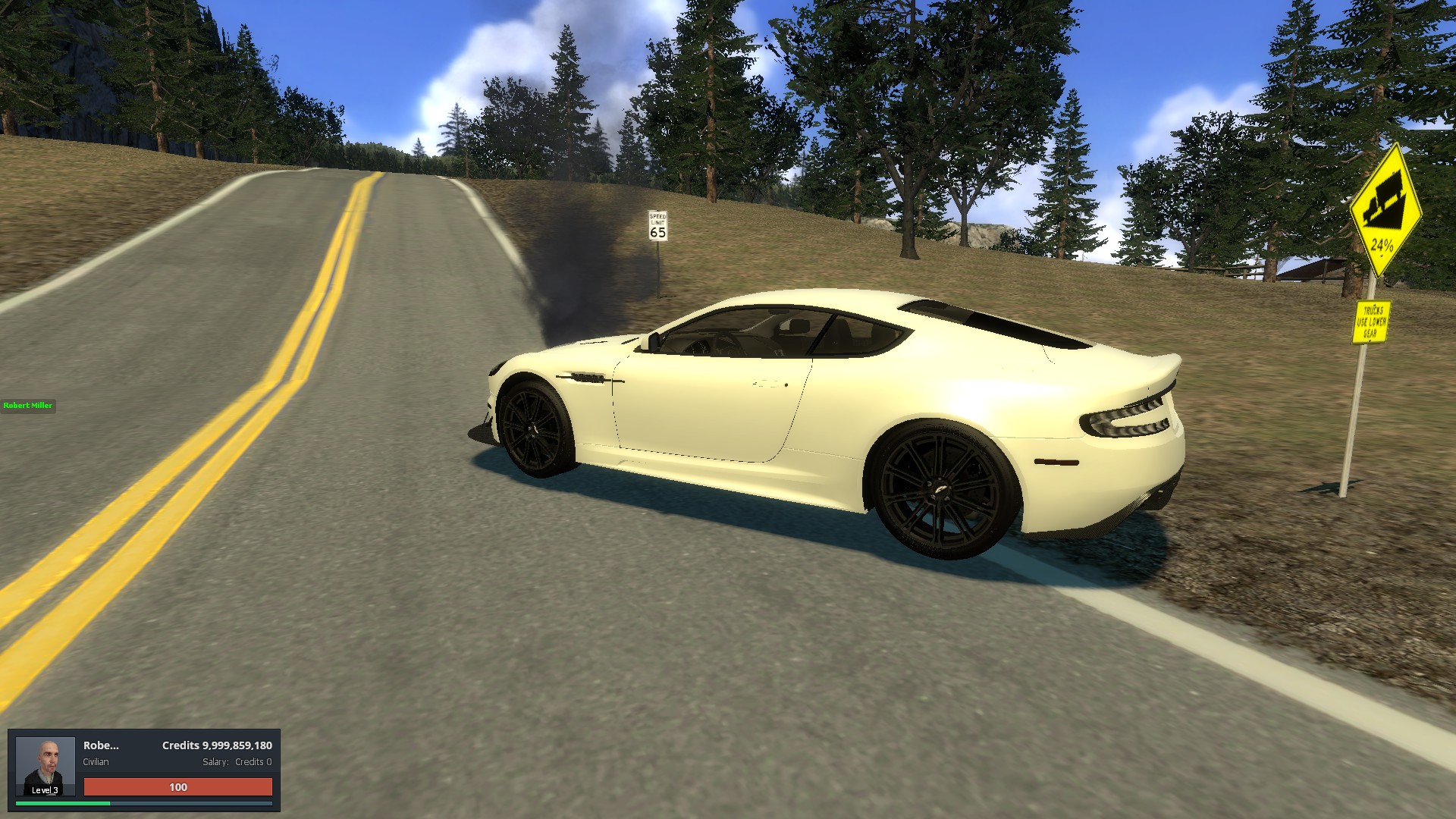
Task: Click the player avatar portrait
Action: click(45, 765)
